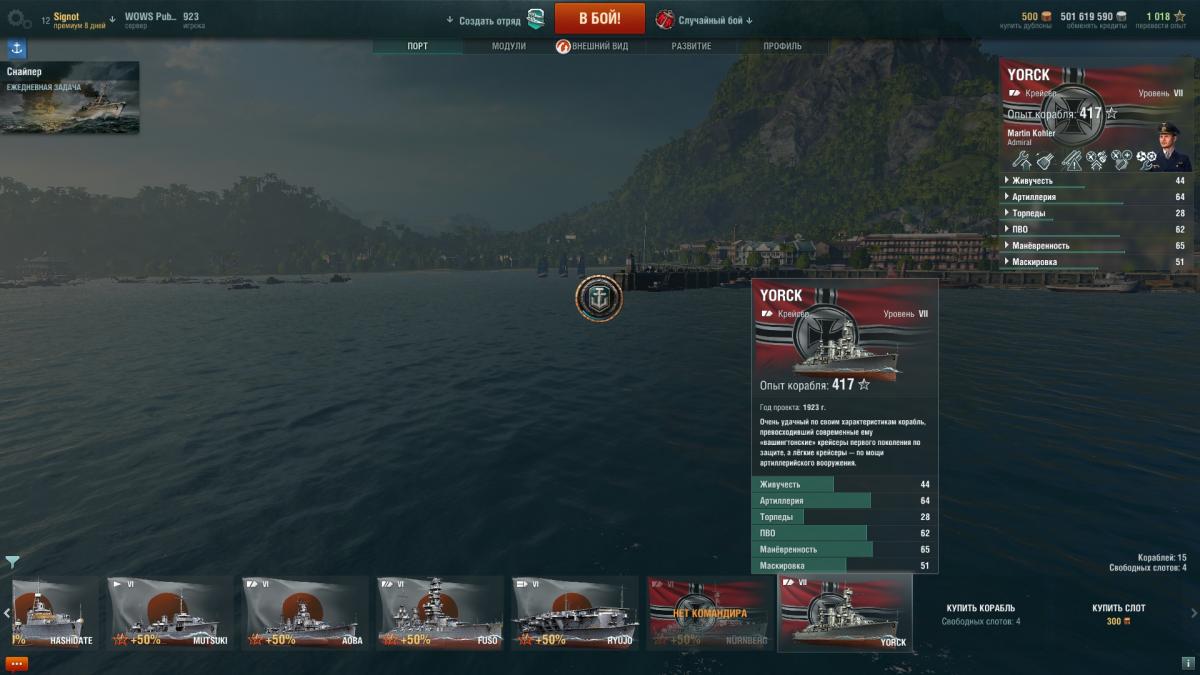1200x675 pixels.
Task: Open the ship carousel filter funnel
Action: (x=12, y=562)
